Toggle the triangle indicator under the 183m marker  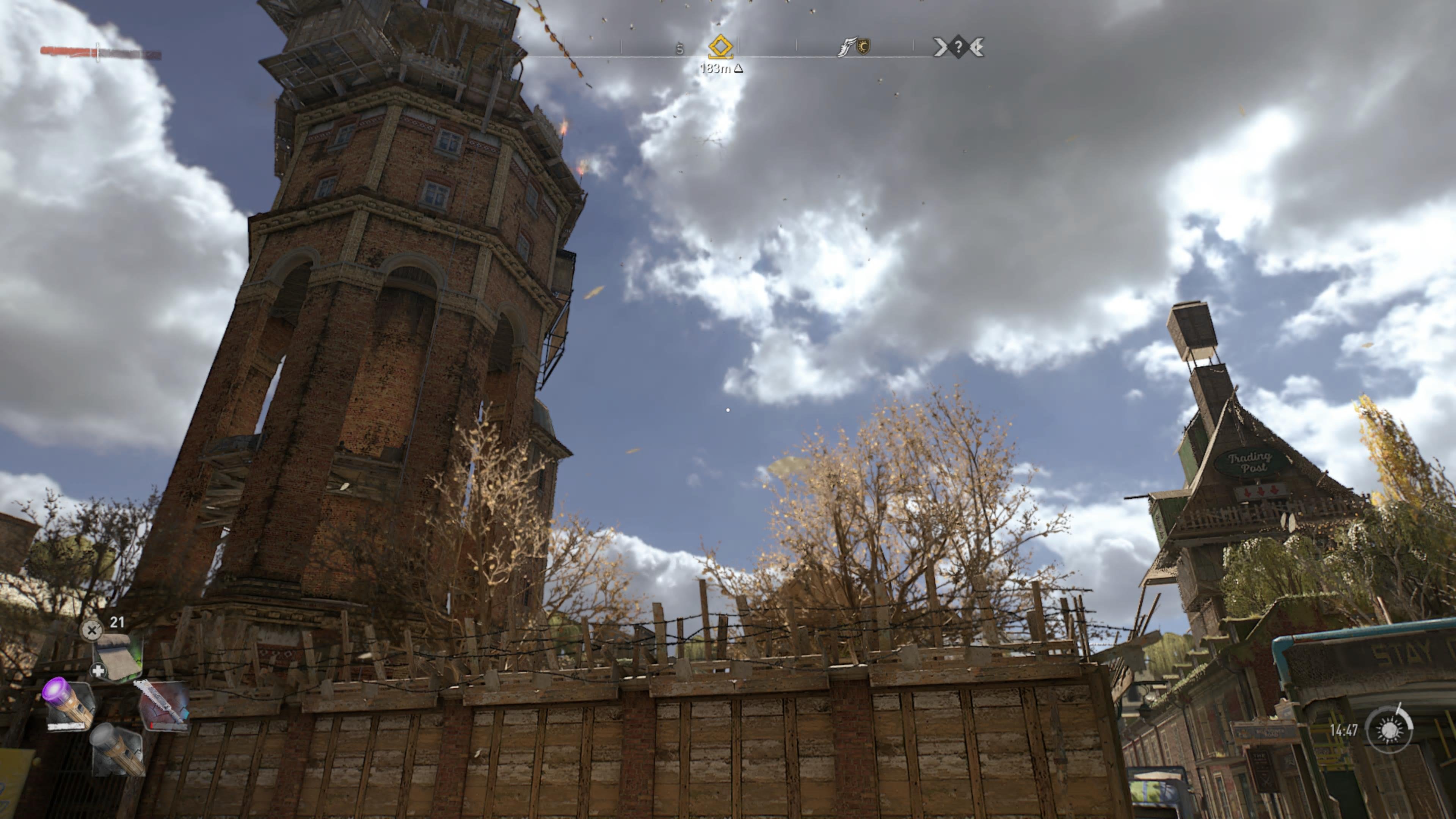click(739, 69)
